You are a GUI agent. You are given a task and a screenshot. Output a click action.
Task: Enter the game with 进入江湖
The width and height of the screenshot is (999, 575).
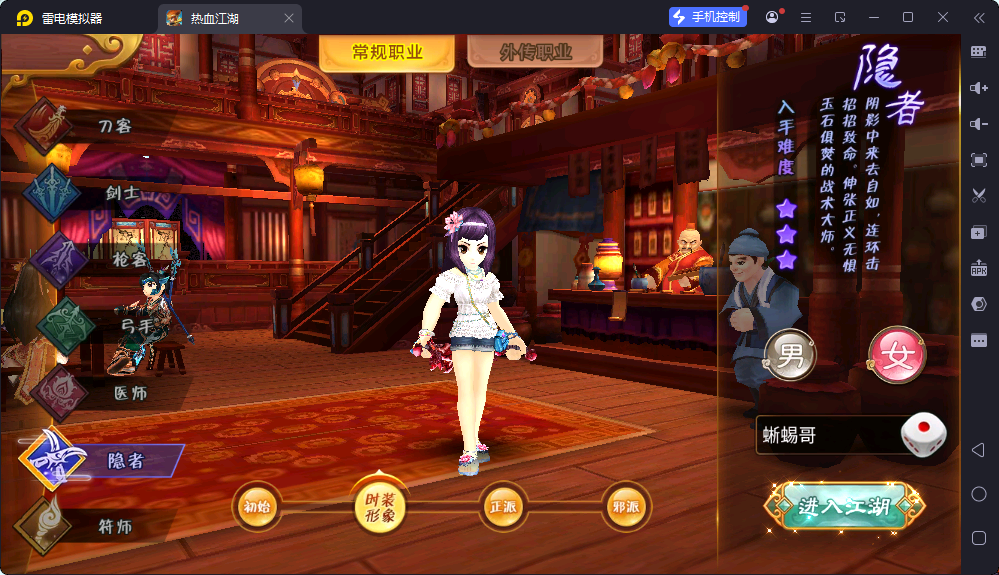click(x=843, y=507)
